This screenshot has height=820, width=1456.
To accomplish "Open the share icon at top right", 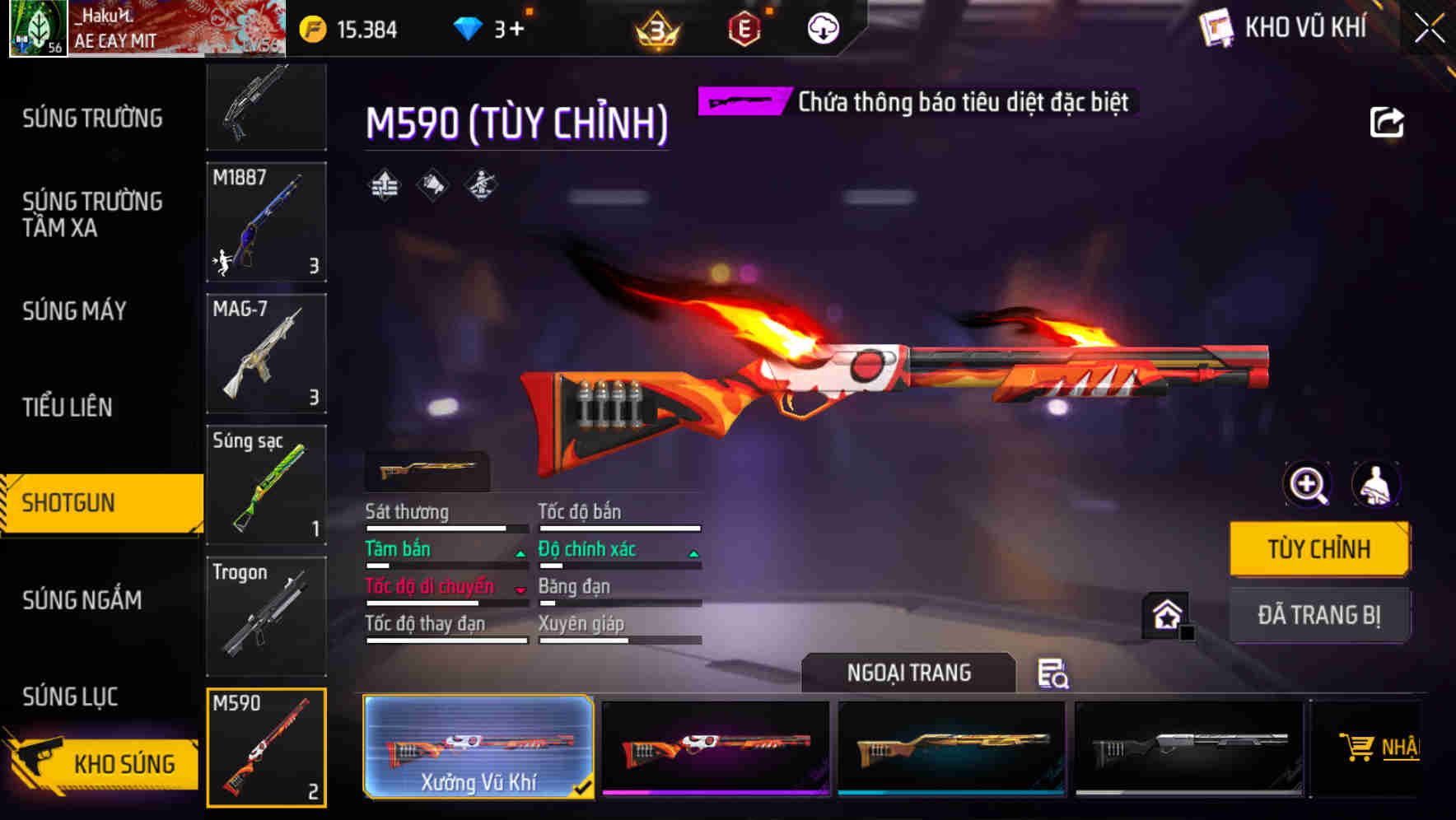I will point(1388,122).
